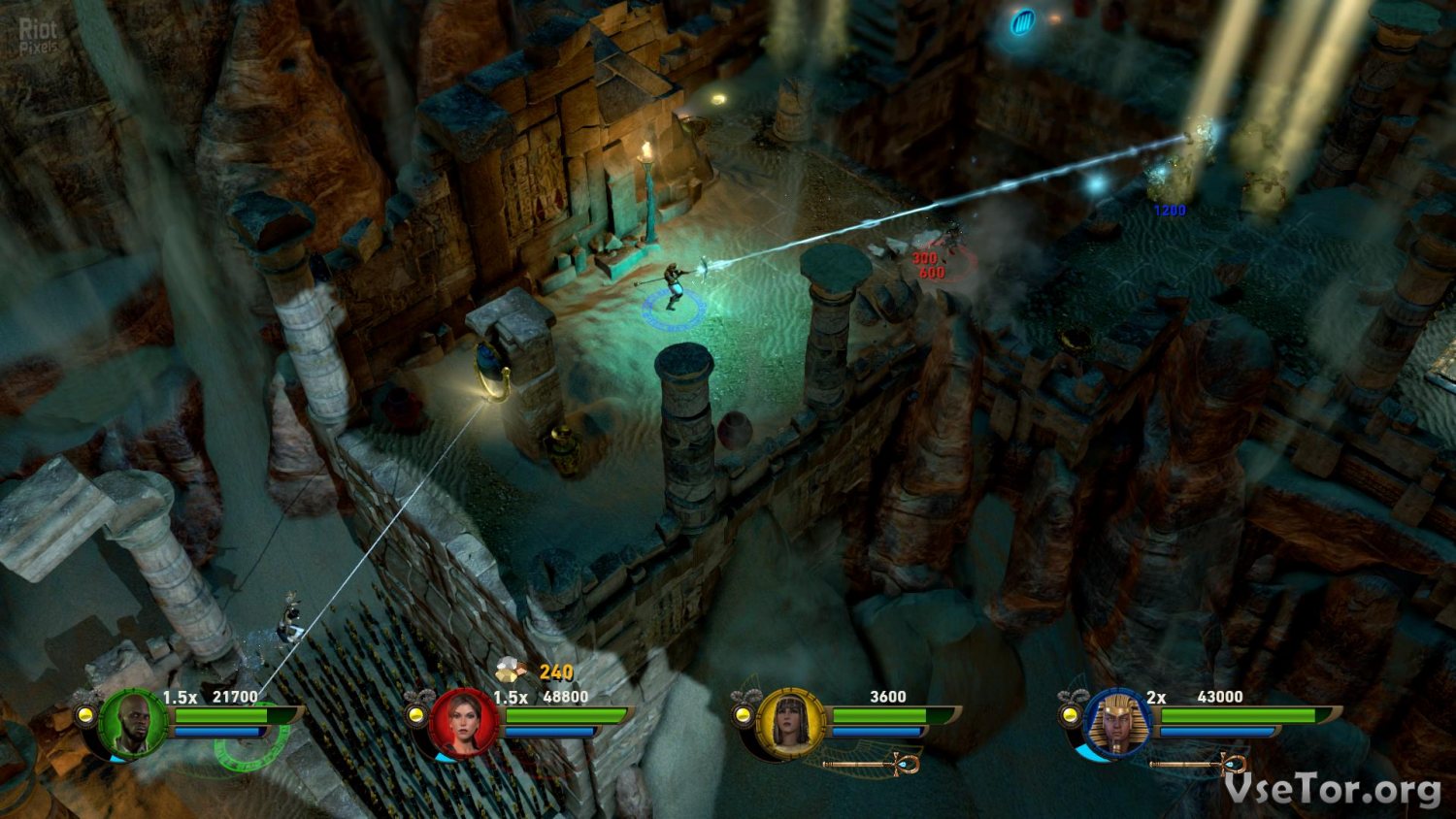Click the staff icon under Horus's bars
The width and height of the screenshot is (1456, 819).
point(1199,765)
